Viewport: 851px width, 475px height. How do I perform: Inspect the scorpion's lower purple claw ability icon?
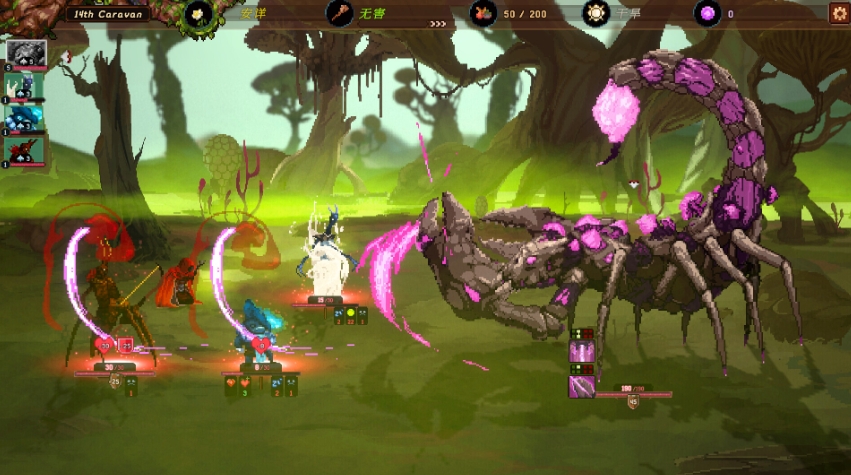582,386
